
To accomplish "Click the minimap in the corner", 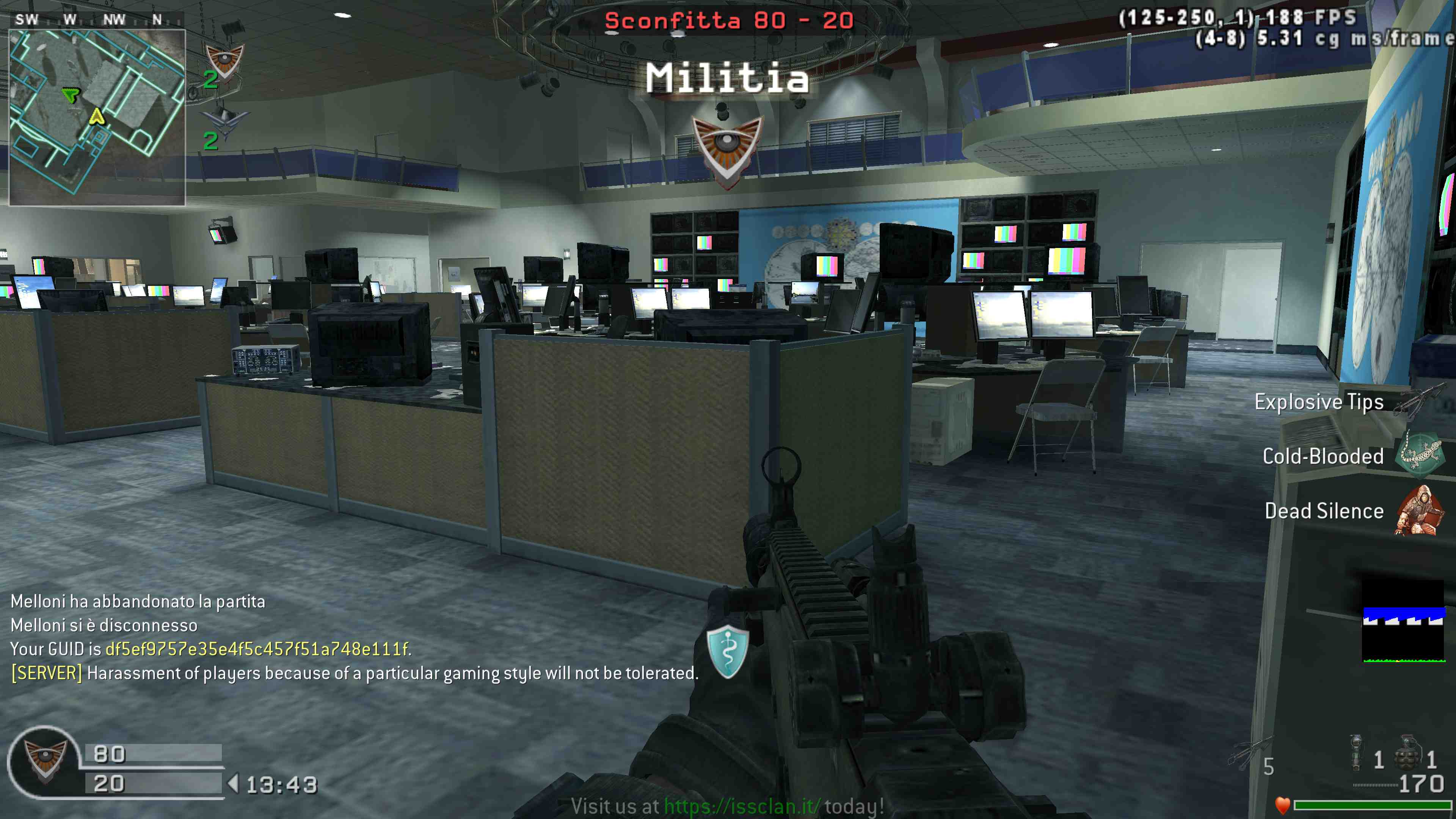I will click(x=97, y=117).
